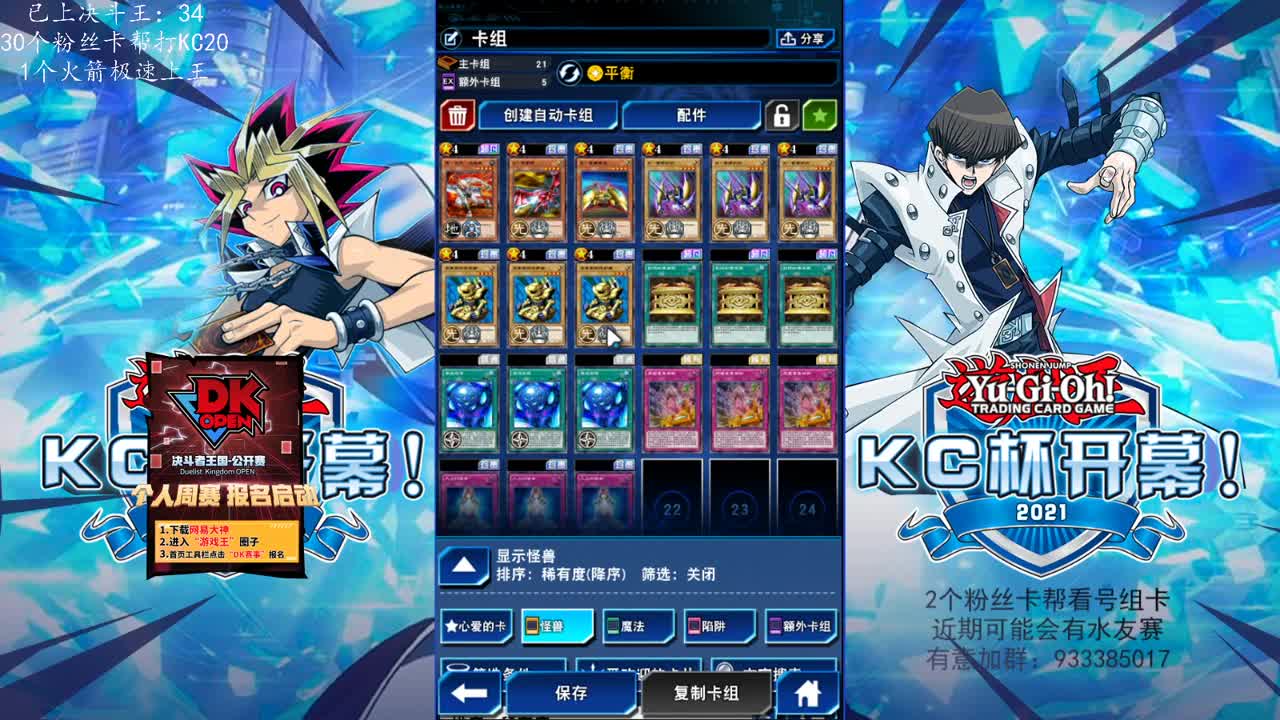Enable the 陷阱 trap card filter
Screen dimensions: 1280x720
pos(720,626)
